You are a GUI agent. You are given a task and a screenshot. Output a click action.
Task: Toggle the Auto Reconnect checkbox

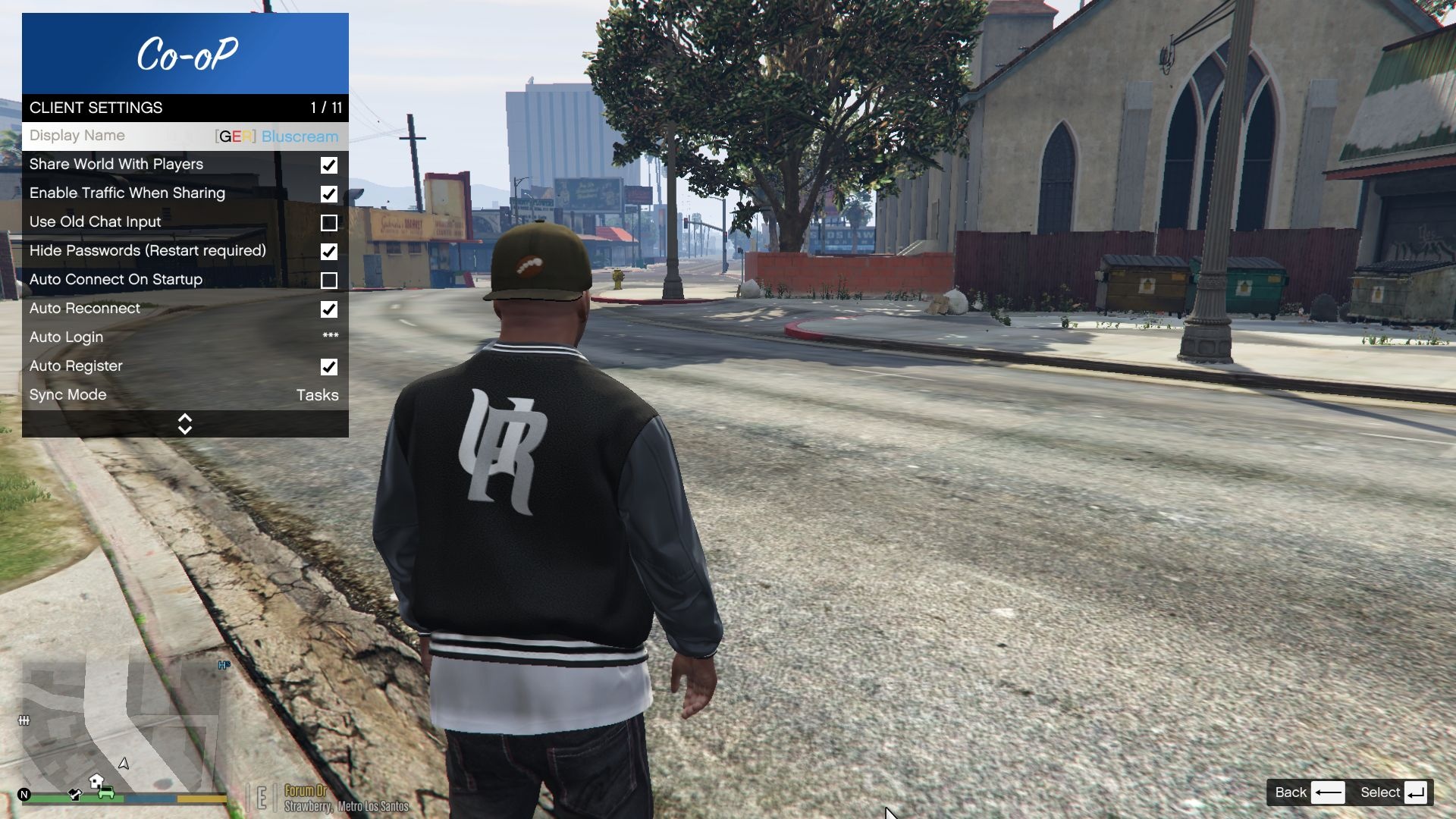(328, 309)
